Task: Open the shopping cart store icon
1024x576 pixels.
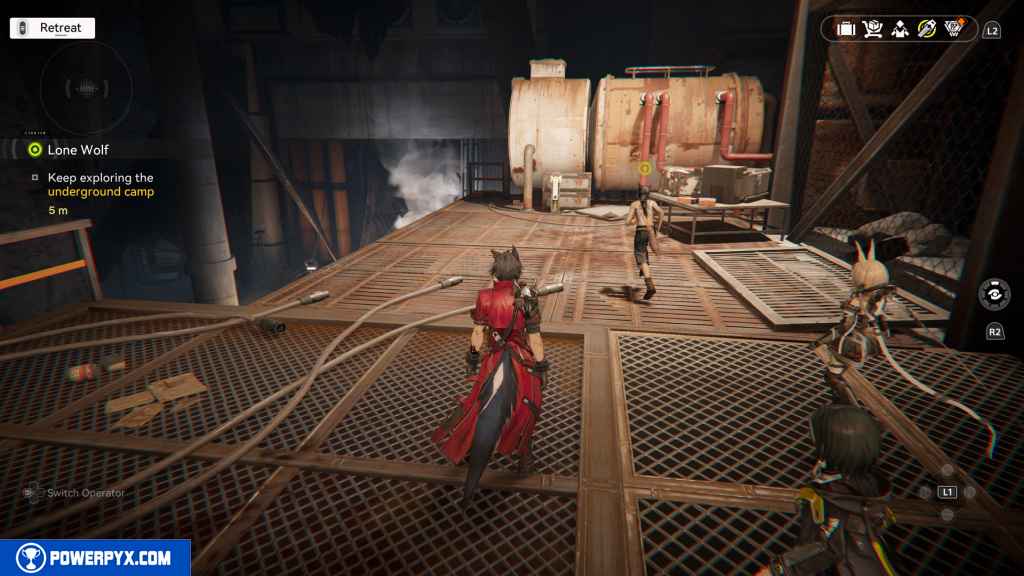Action: tap(873, 29)
